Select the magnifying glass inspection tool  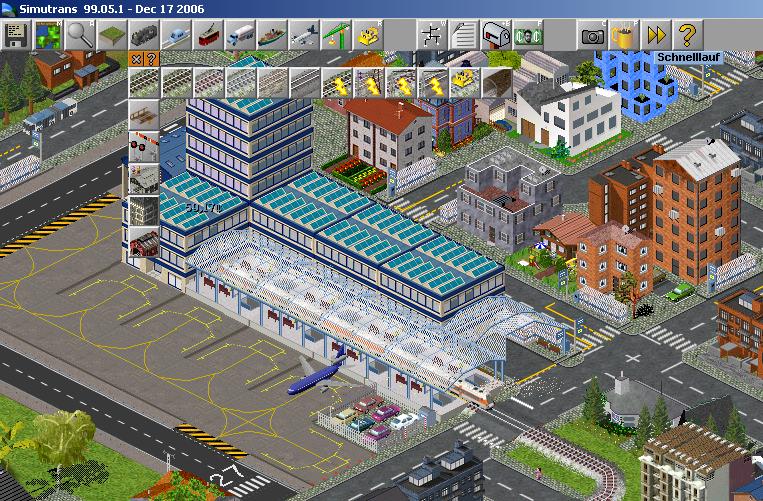(80, 34)
